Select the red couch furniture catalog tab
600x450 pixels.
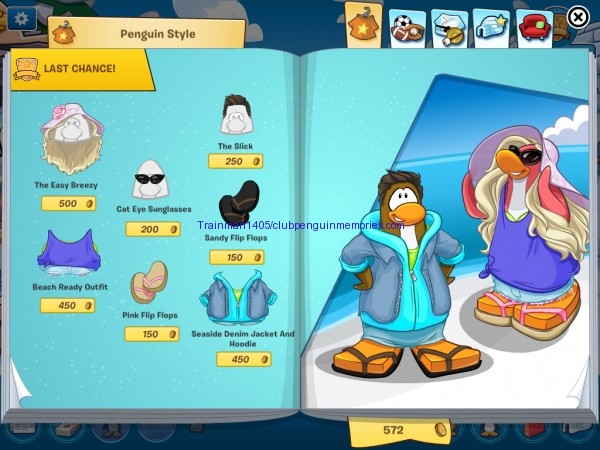(535, 26)
